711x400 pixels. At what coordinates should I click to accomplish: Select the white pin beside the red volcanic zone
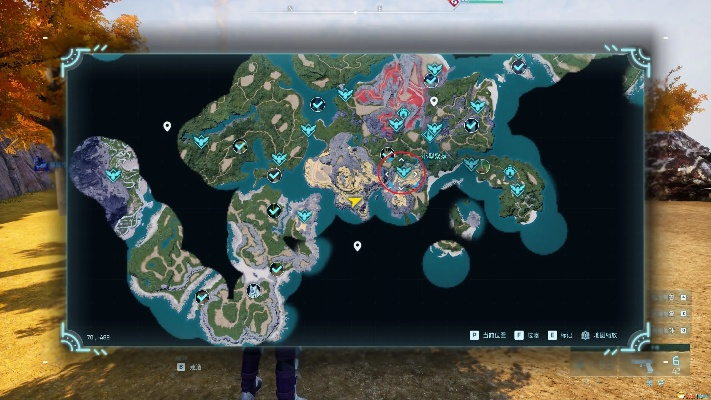(x=434, y=101)
